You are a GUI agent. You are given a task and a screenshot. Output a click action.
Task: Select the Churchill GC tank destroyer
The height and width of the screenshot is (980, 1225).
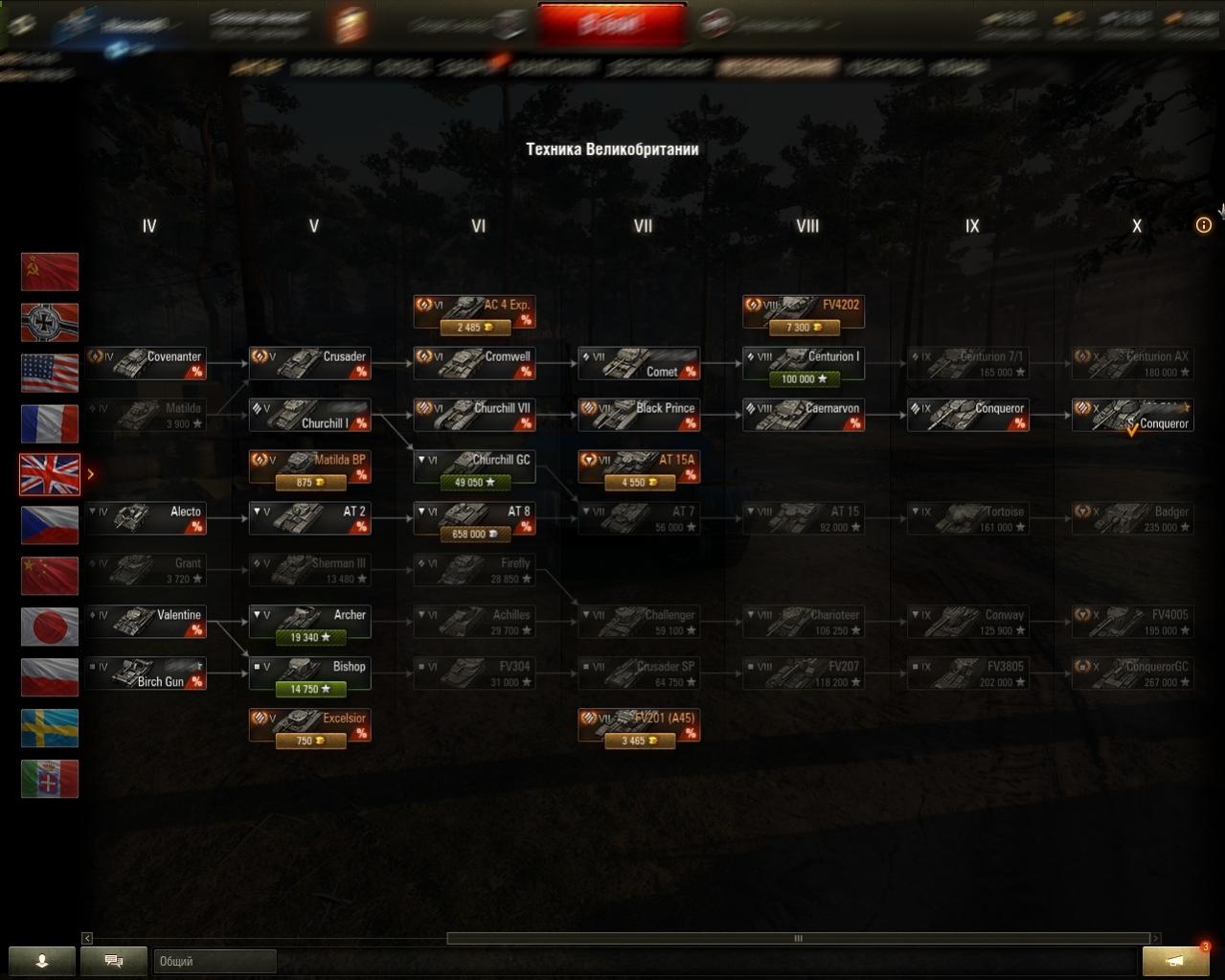click(474, 467)
